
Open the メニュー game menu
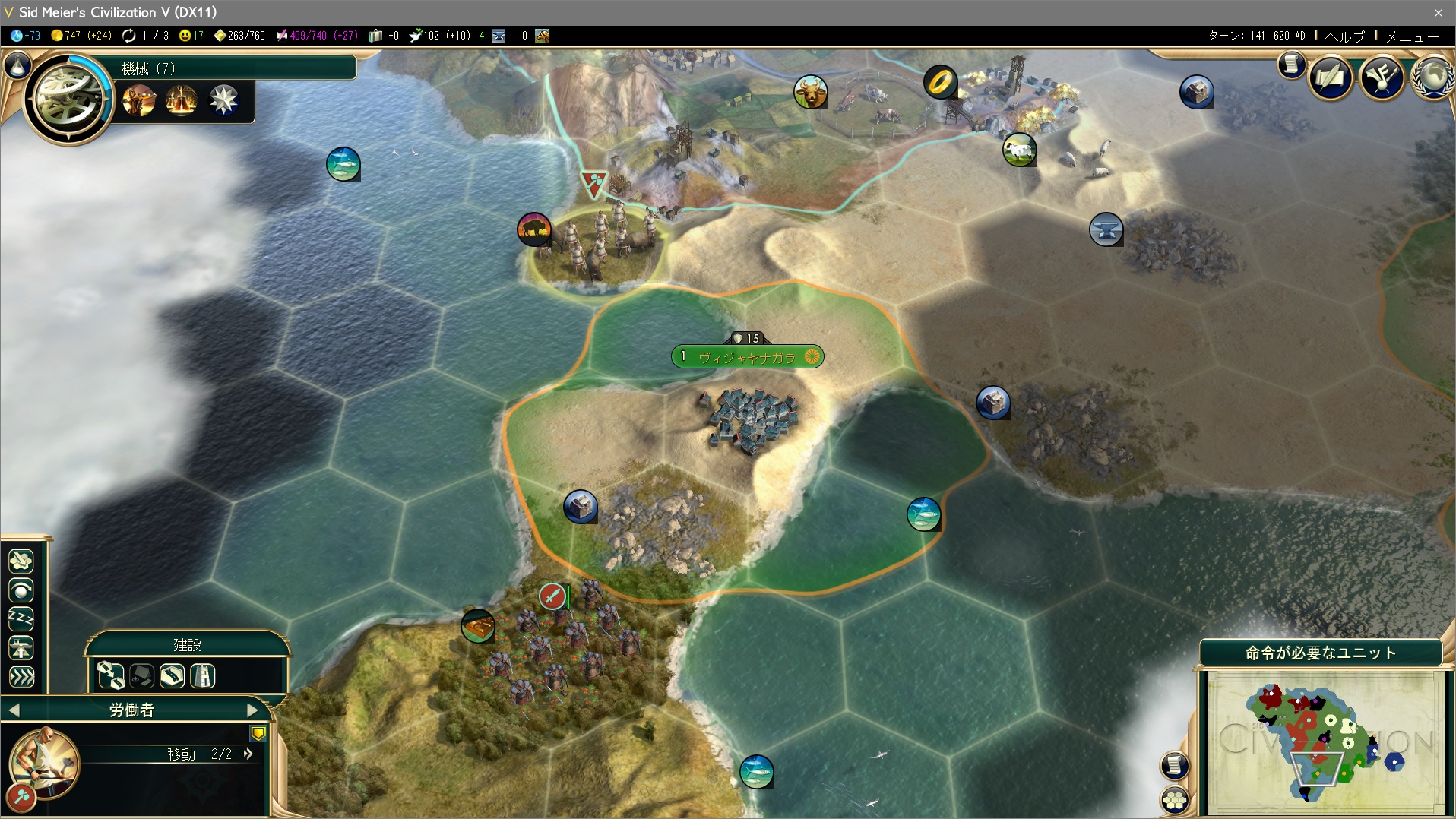(x=1412, y=36)
